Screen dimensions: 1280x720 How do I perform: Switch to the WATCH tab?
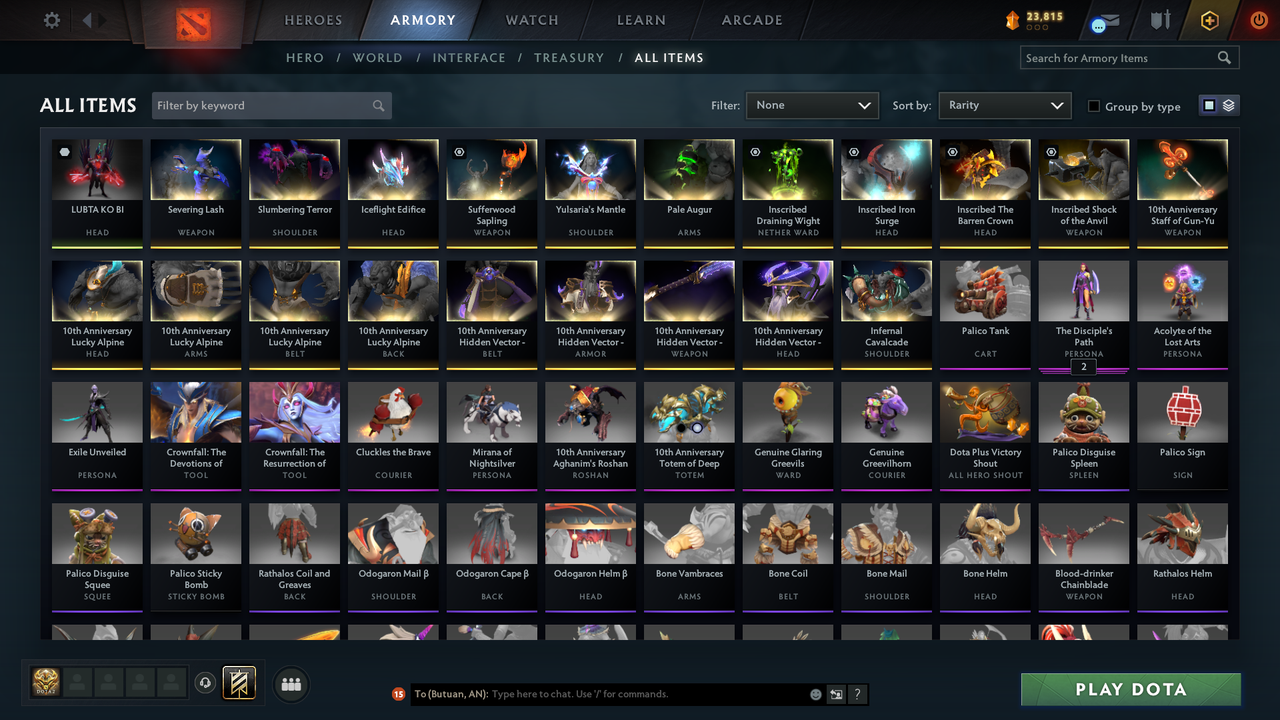click(x=531, y=19)
